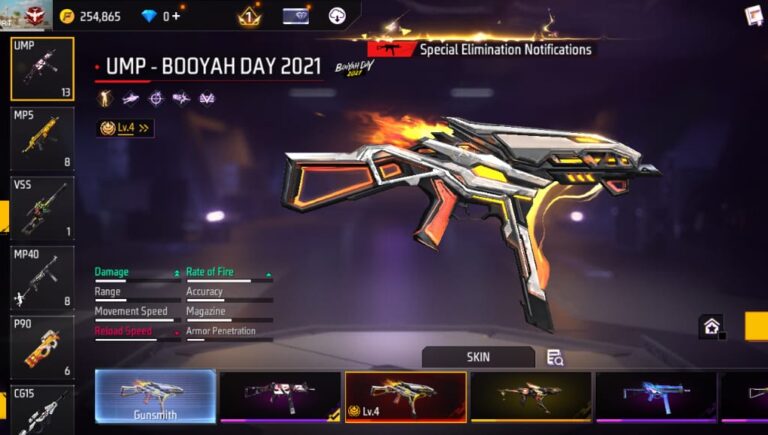Expand the Lv.4 skin level details
The height and width of the screenshot is (435, 768).
(125, 128)
